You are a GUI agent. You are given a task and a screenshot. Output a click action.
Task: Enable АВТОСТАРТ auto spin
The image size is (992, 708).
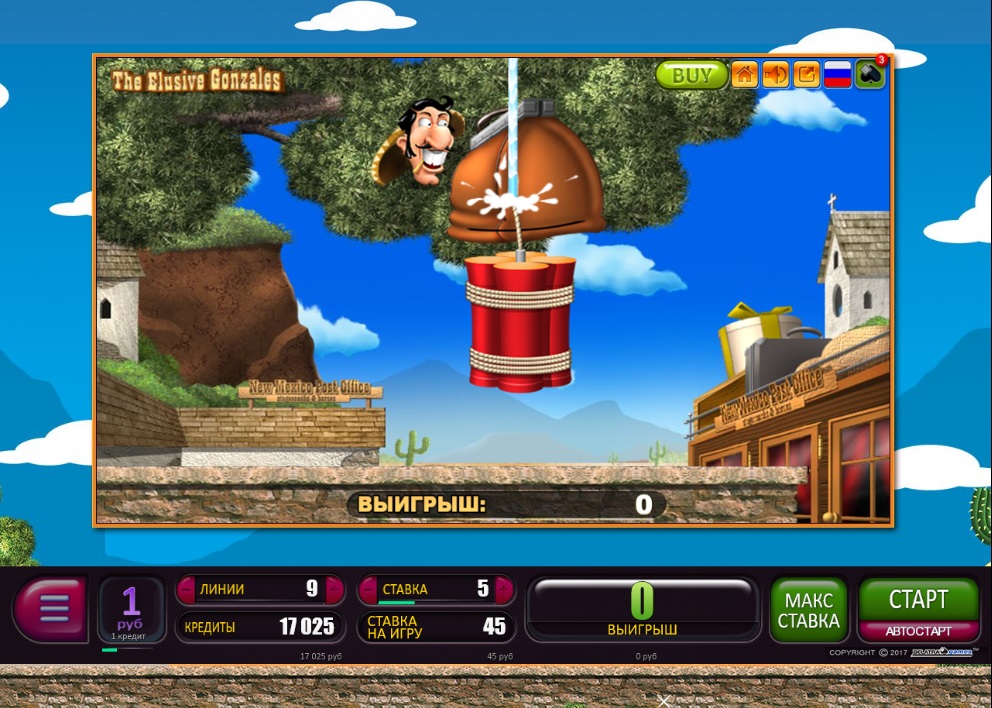click(x=918, y=632)
